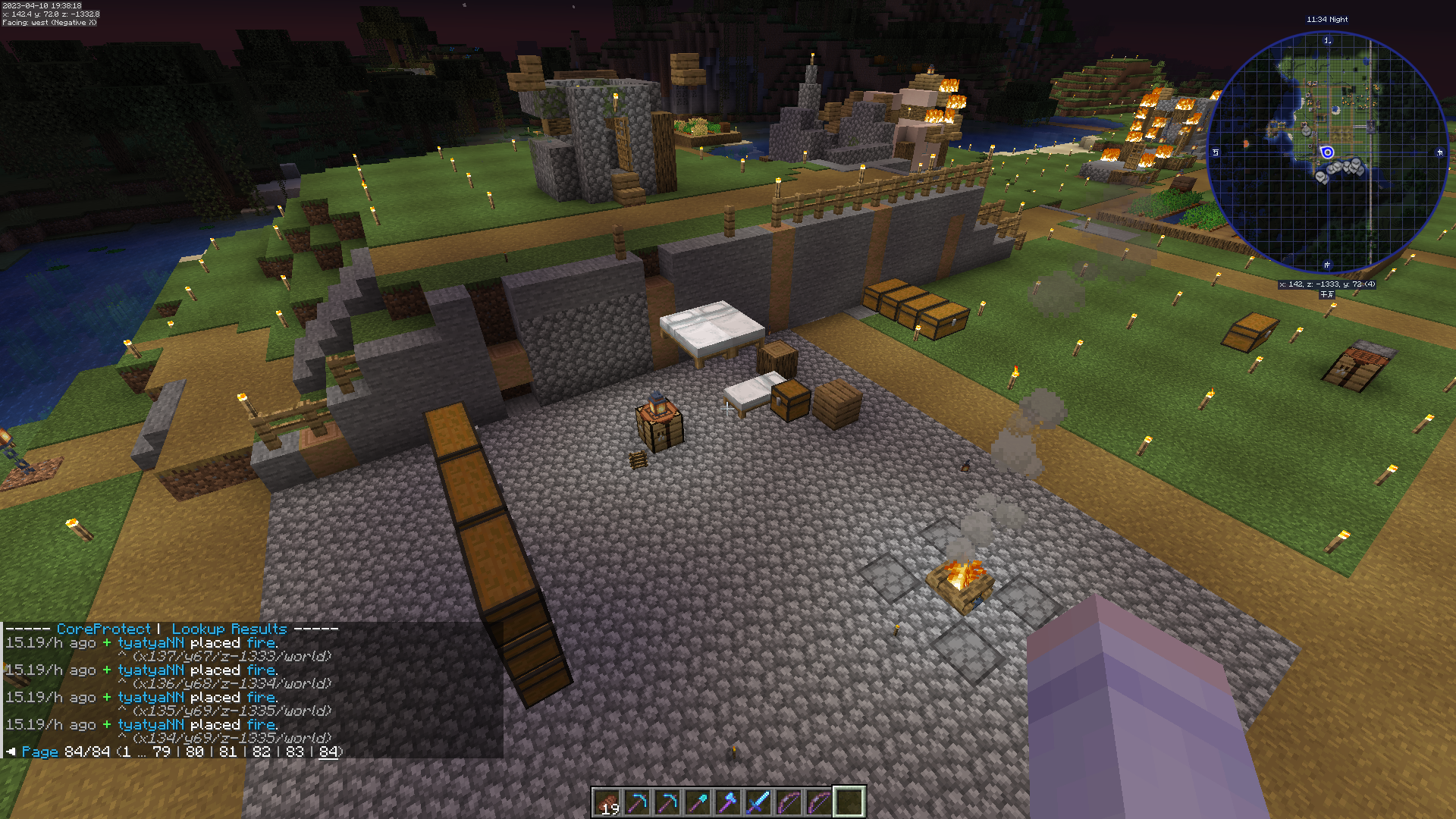Show lookup results page 82
This screenshot has width=1456, height=819.
(262, 752)
